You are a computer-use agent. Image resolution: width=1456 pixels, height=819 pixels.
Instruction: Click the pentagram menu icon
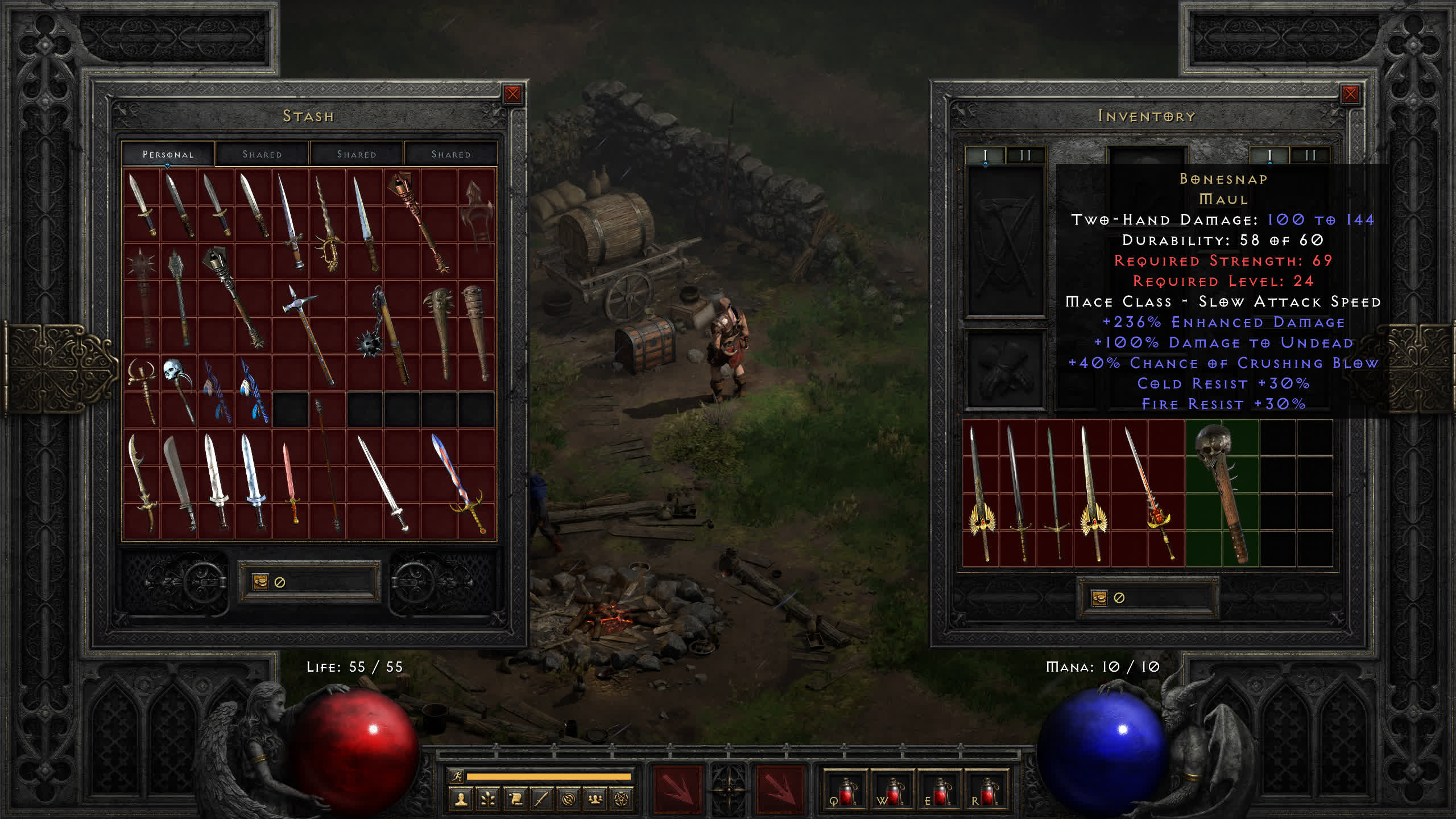coord(622,800)
